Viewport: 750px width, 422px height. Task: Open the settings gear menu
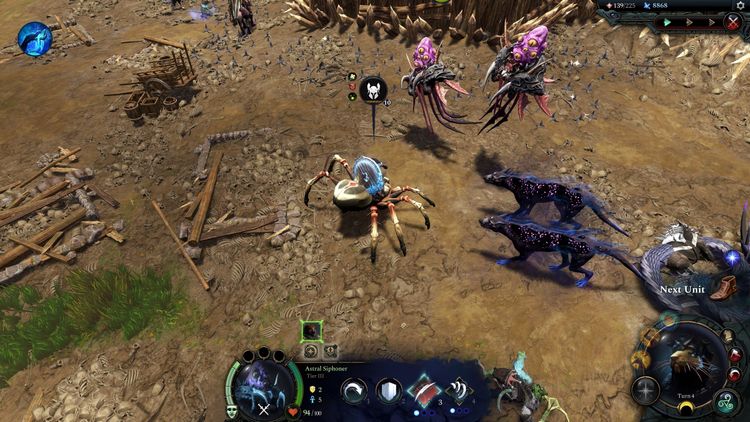[x=739, y=6]
